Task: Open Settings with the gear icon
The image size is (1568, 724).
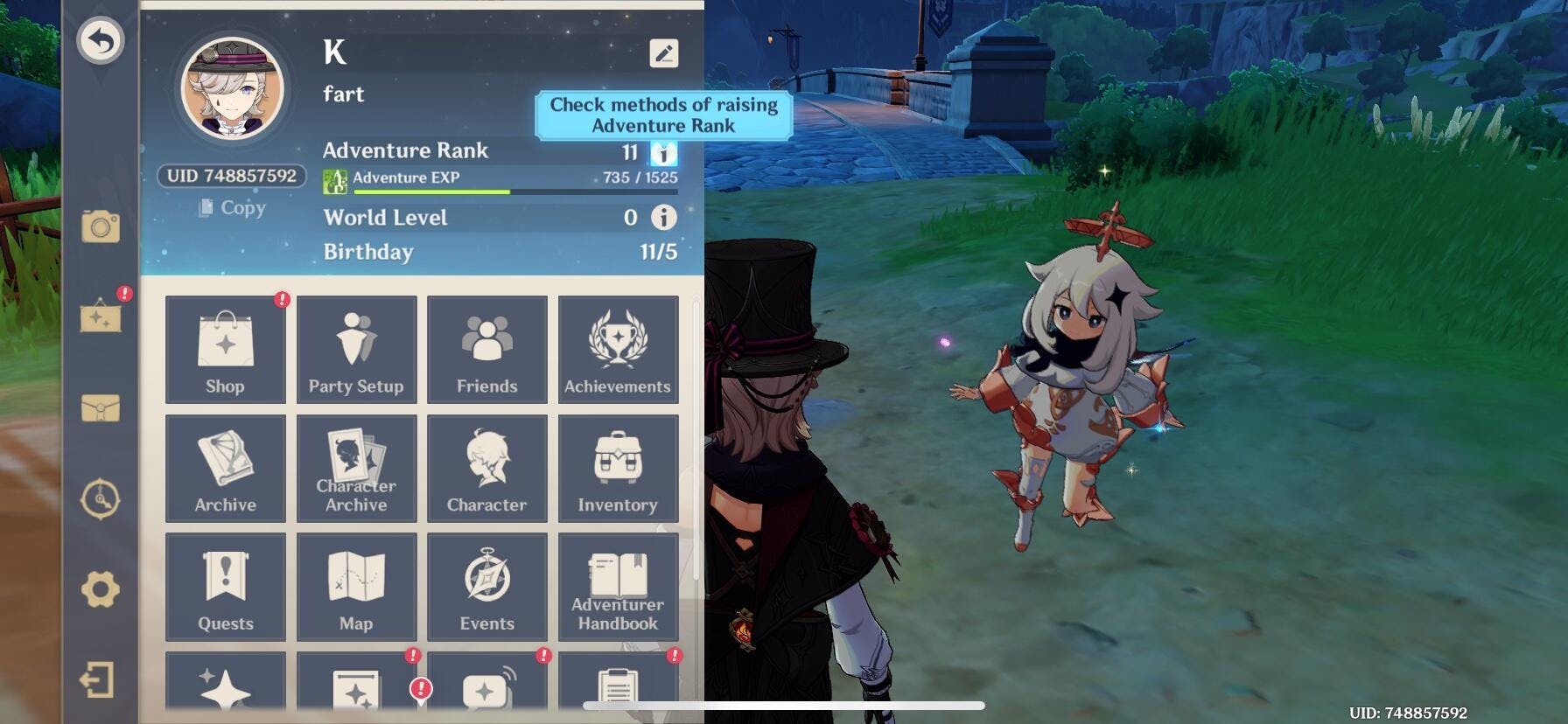Action: (101, 590)
